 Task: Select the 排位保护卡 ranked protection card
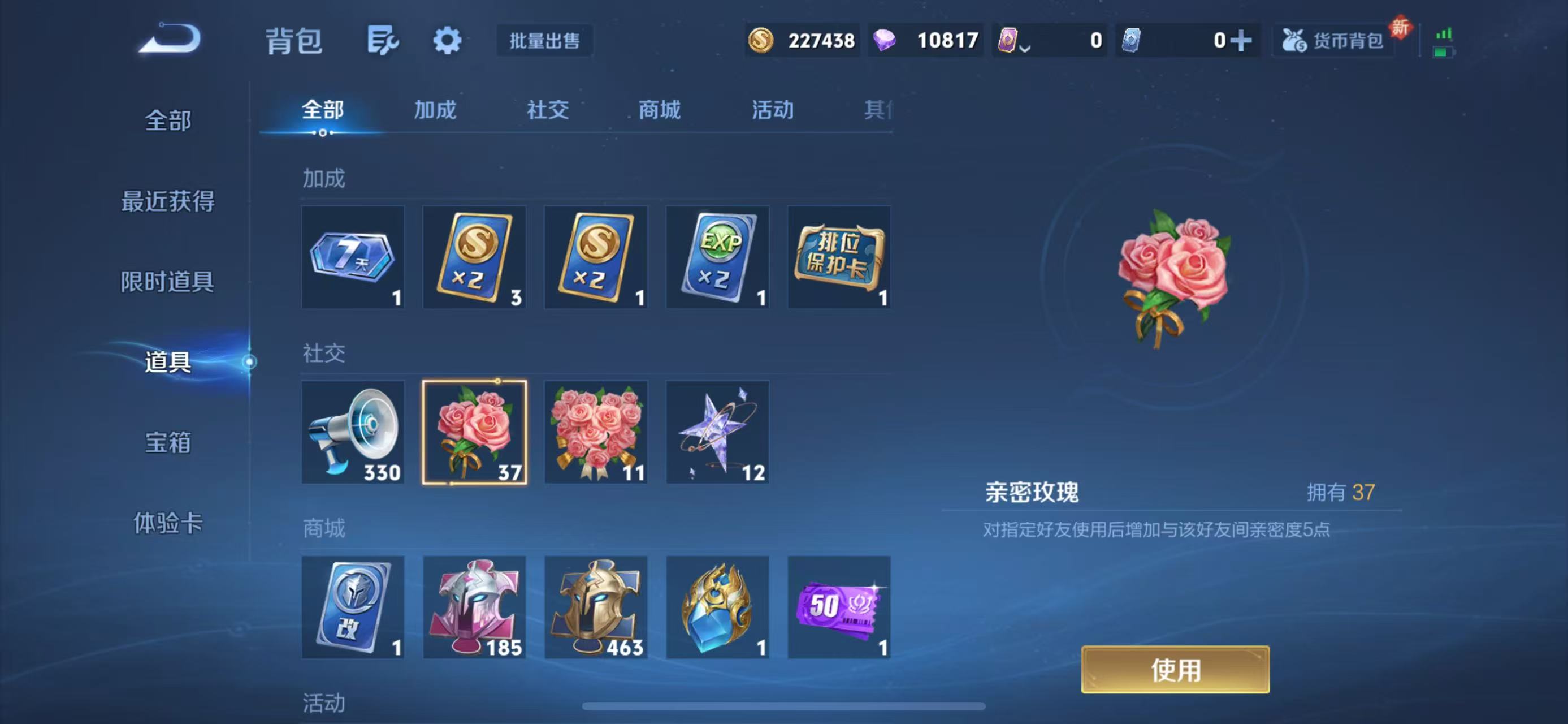tap(840, 256)
